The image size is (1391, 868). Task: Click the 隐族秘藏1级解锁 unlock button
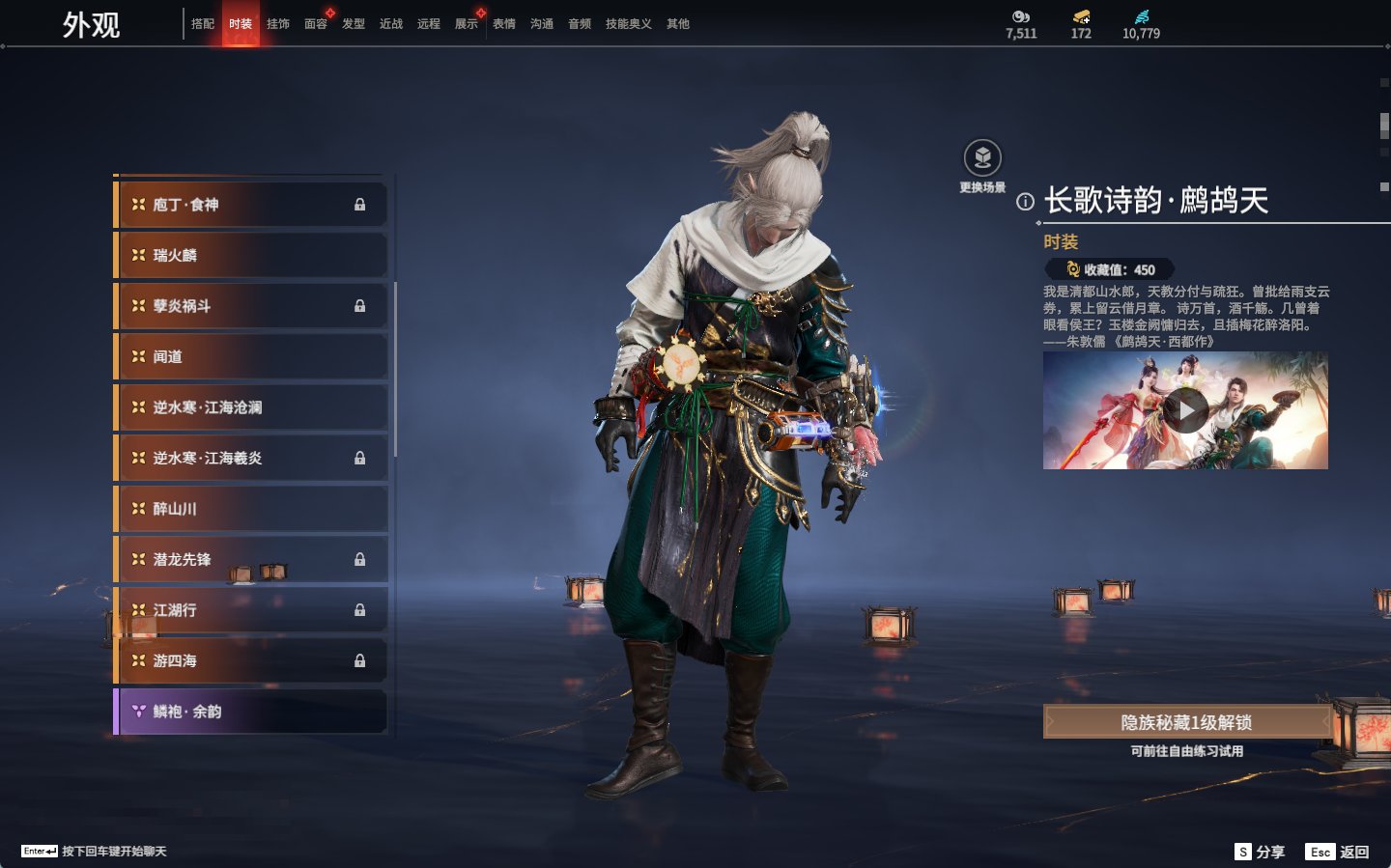pyautogui.click(x=1186, y=722)
